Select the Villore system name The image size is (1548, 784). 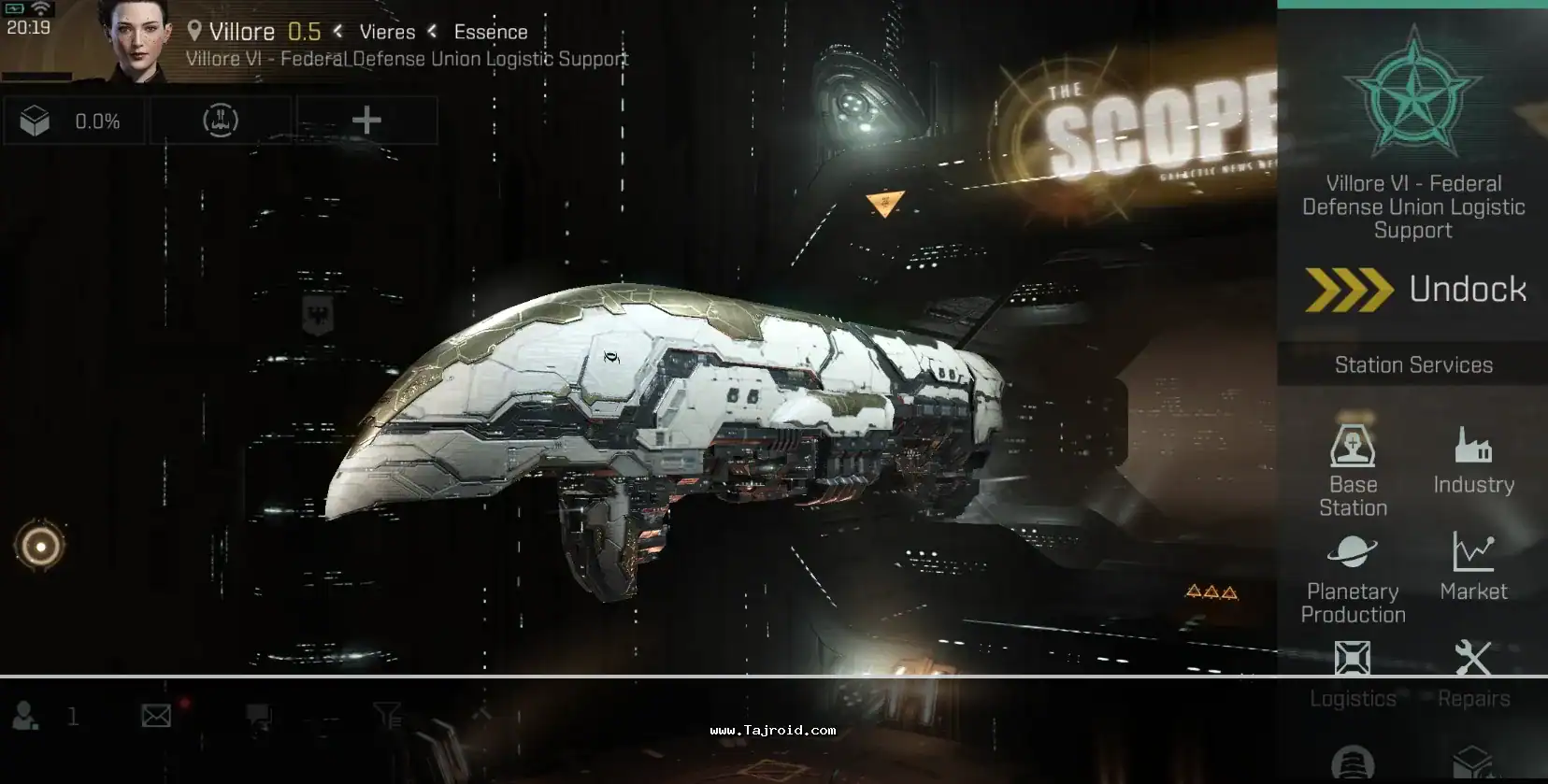click(x=241, y=32)
